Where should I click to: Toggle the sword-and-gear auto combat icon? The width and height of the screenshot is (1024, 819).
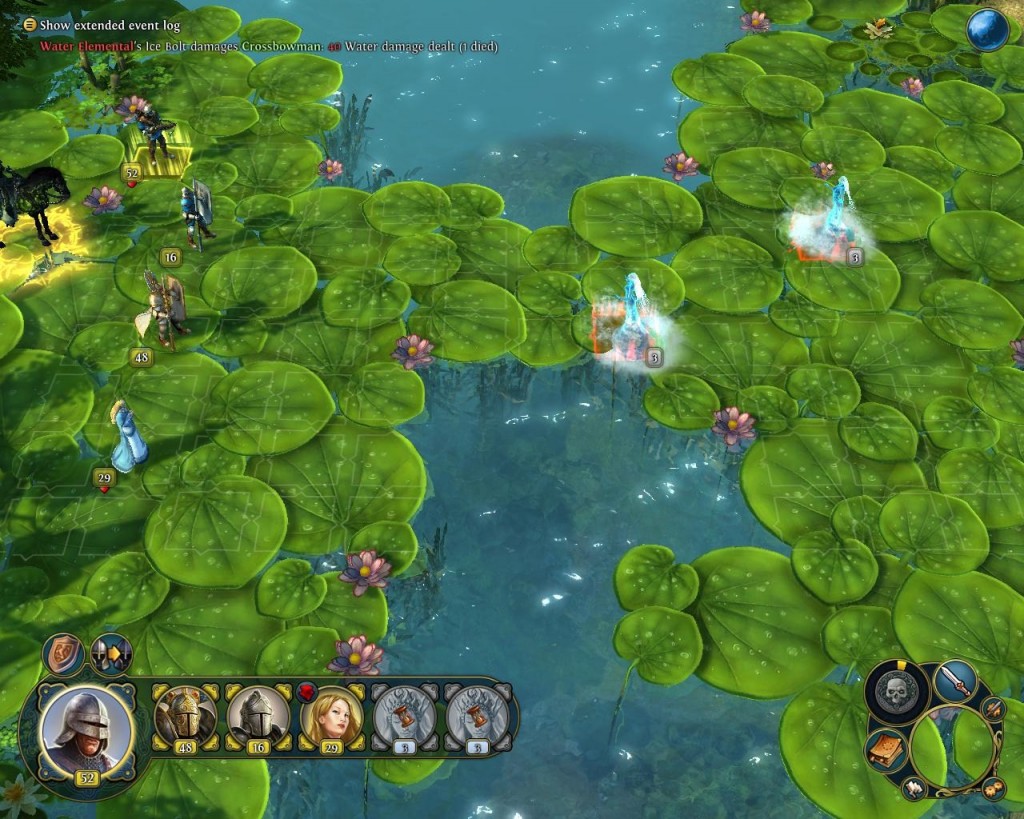point(993,710)
